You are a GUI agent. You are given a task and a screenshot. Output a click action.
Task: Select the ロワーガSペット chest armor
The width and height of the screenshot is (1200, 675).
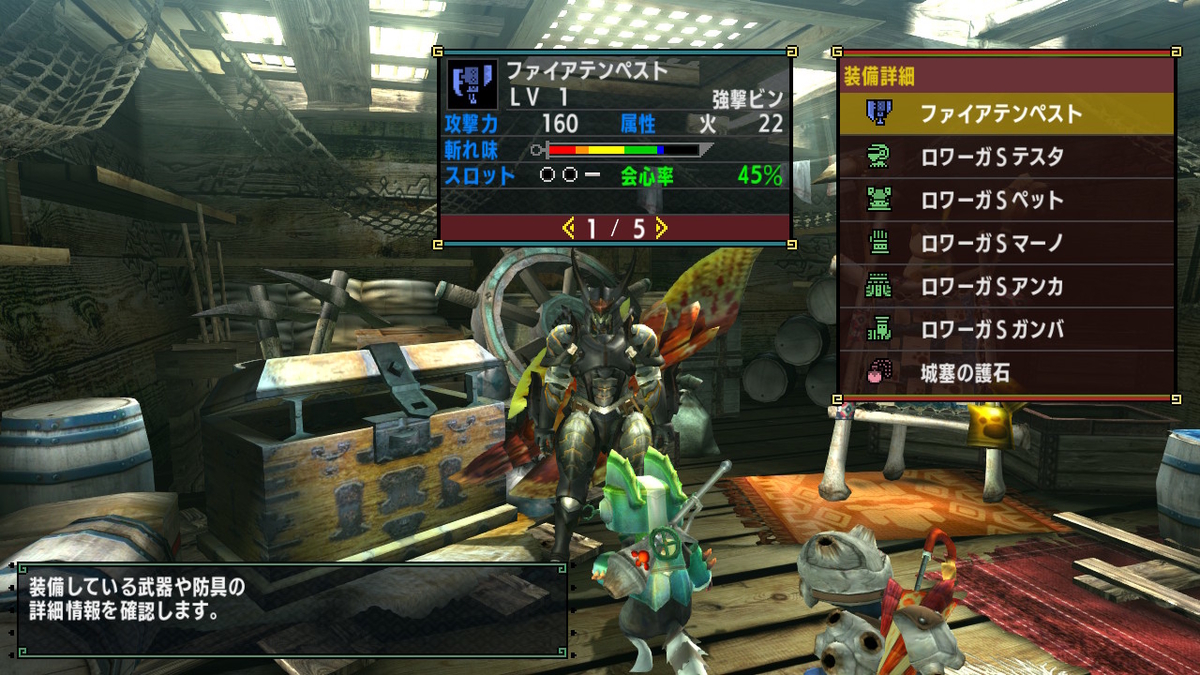tap(1005, 200)
